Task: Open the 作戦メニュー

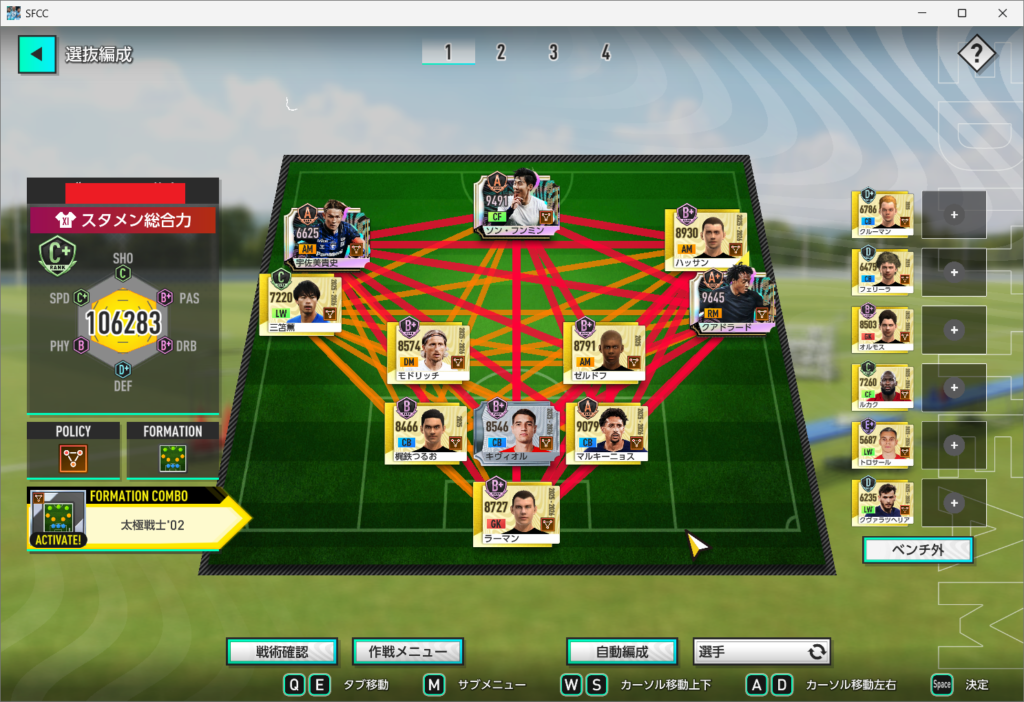Action: (x=407, y=652)
